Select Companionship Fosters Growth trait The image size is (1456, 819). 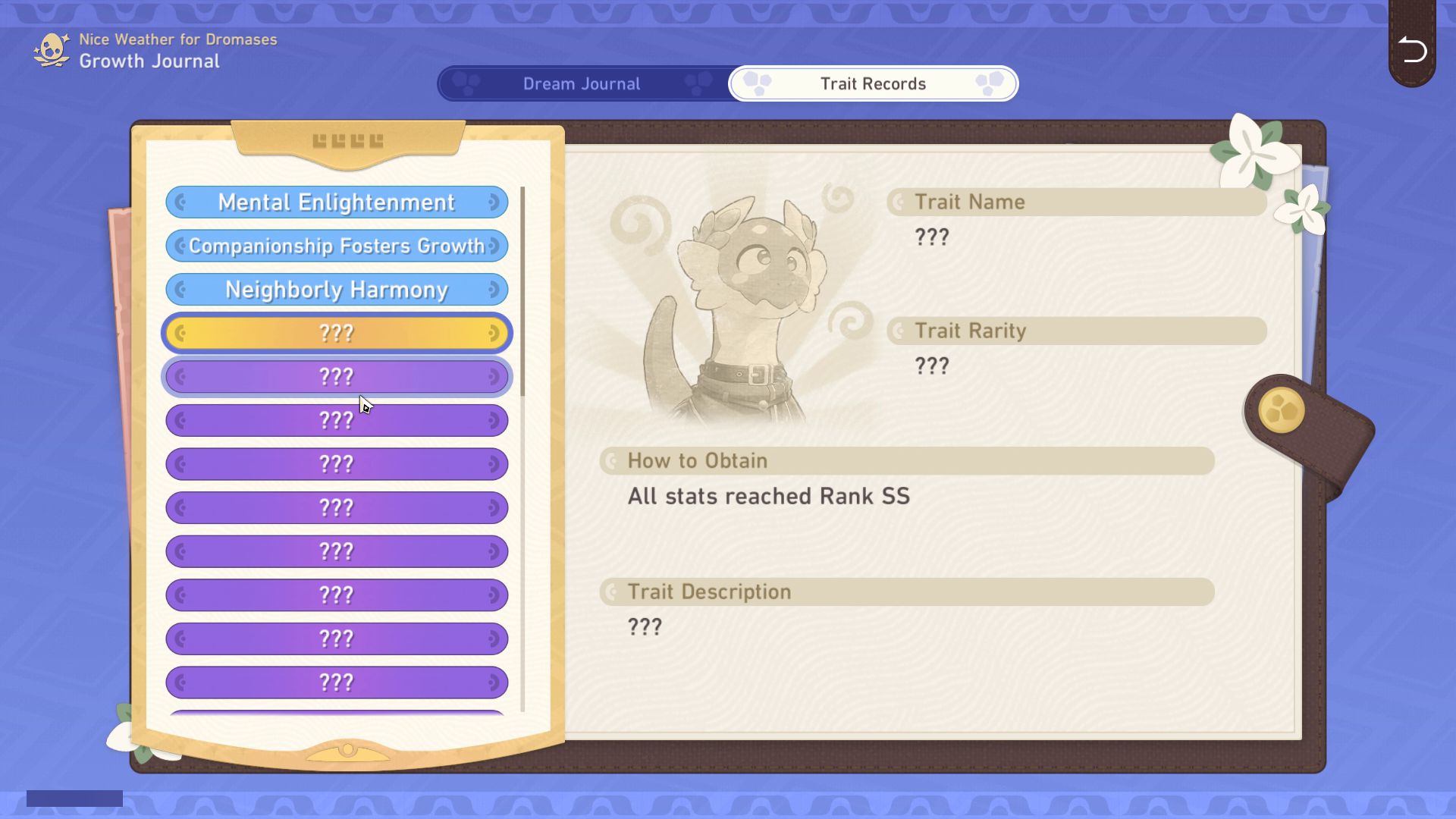coord(337,246)
